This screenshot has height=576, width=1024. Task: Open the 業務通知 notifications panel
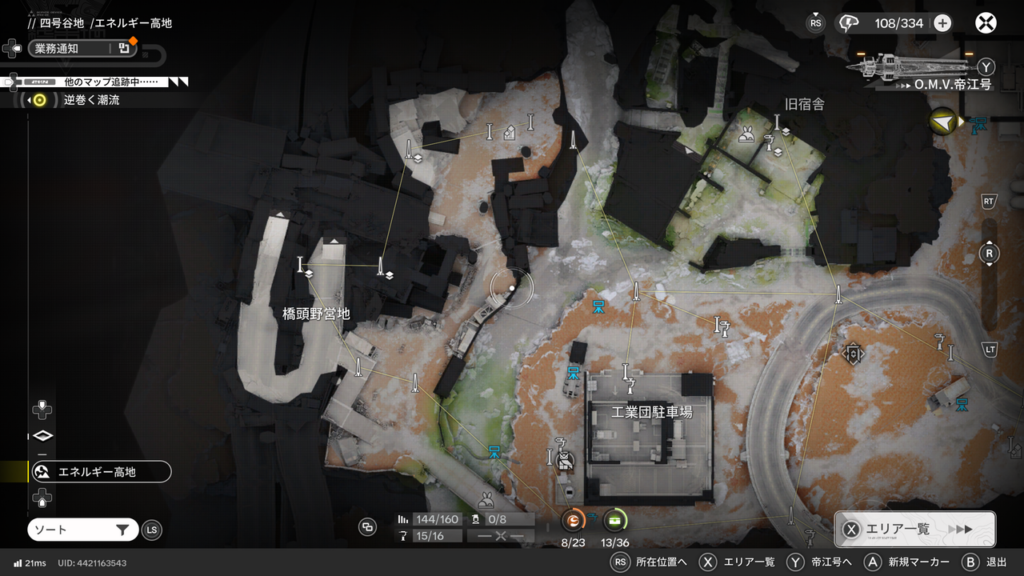click(x=82, y=47)
